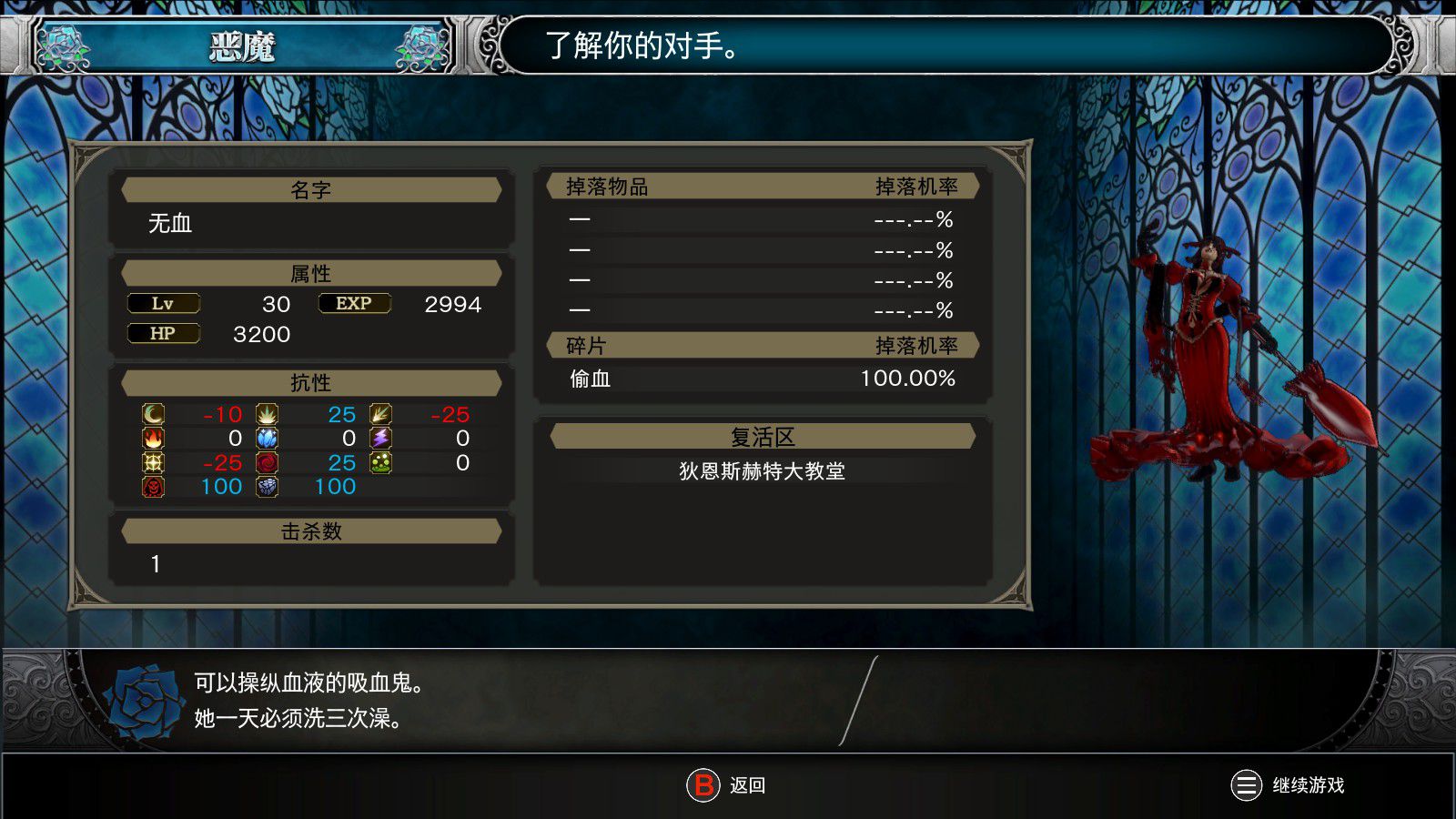Select the poison resistance icon

point(379,461)
